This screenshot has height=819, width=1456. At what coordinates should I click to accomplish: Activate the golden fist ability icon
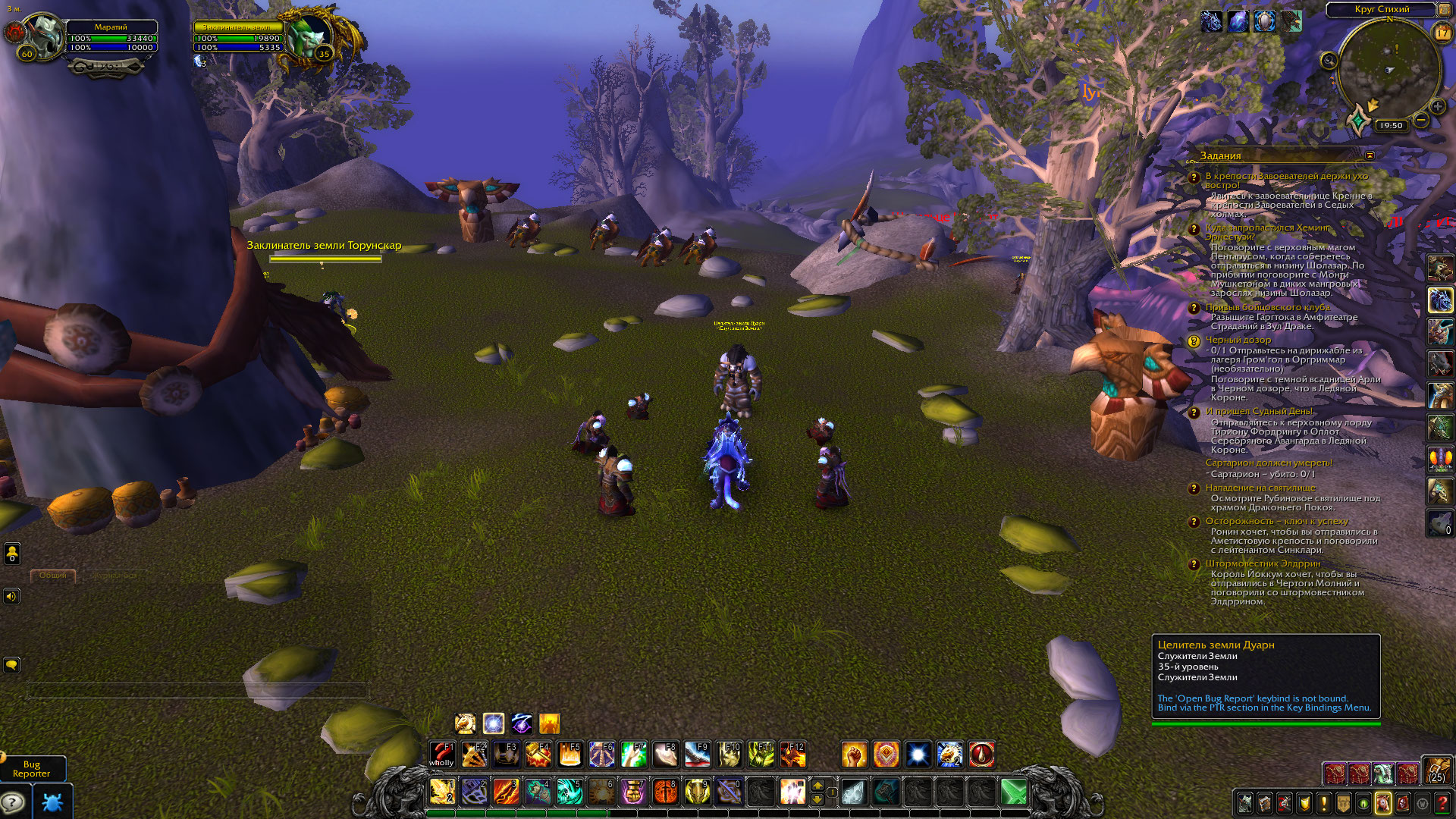coord(854,755)
